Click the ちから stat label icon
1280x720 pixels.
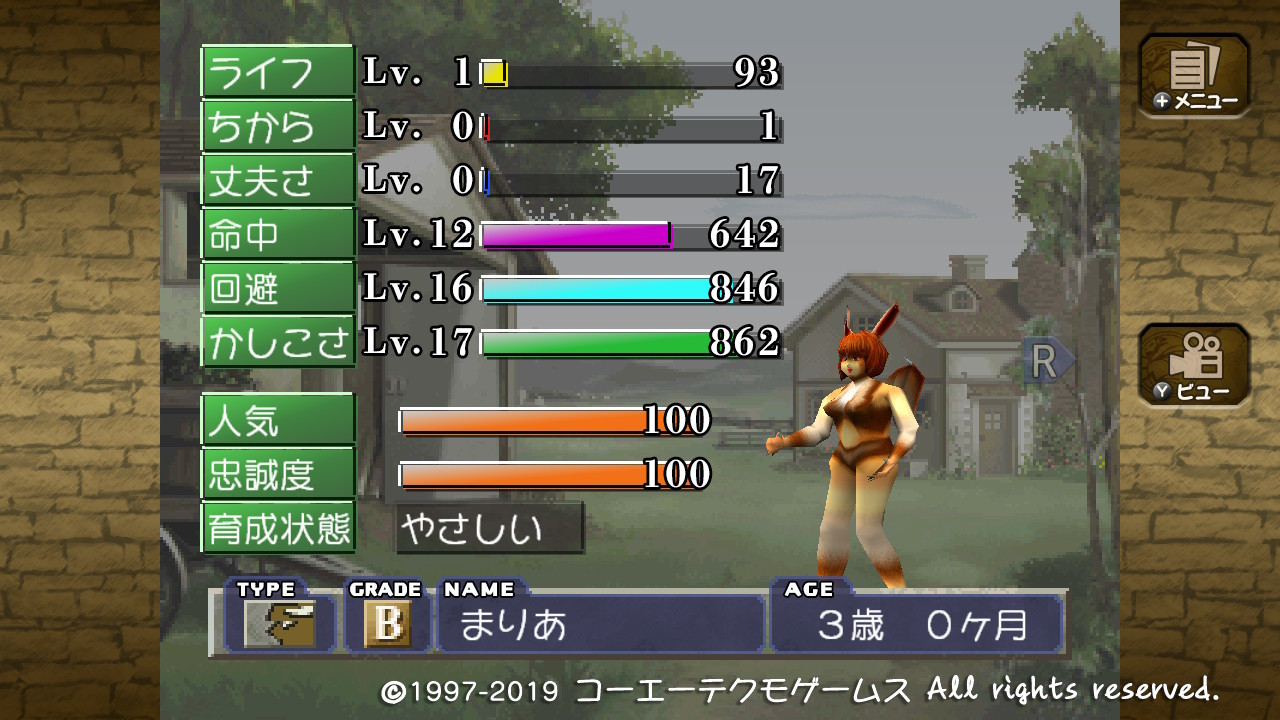click(278, 125)
